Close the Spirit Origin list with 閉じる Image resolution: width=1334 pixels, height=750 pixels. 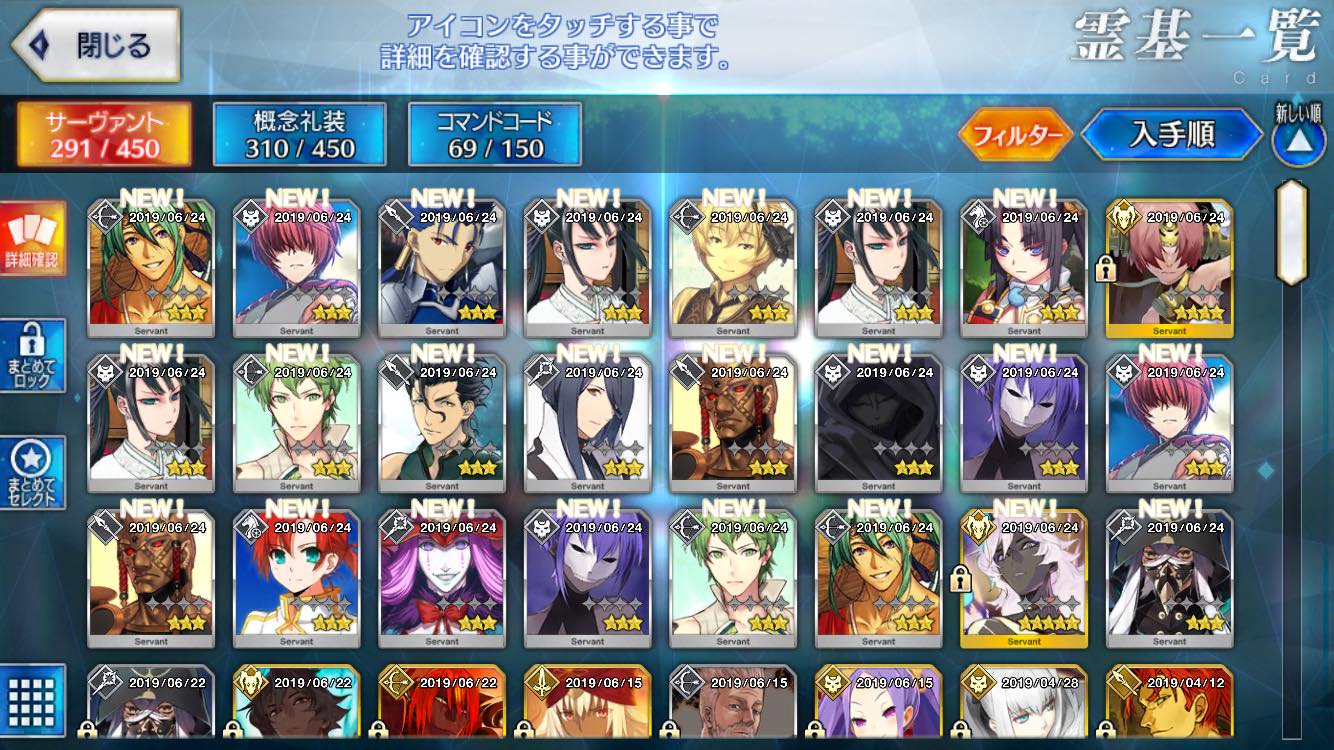pyautogui.click(x=94, y=46)
